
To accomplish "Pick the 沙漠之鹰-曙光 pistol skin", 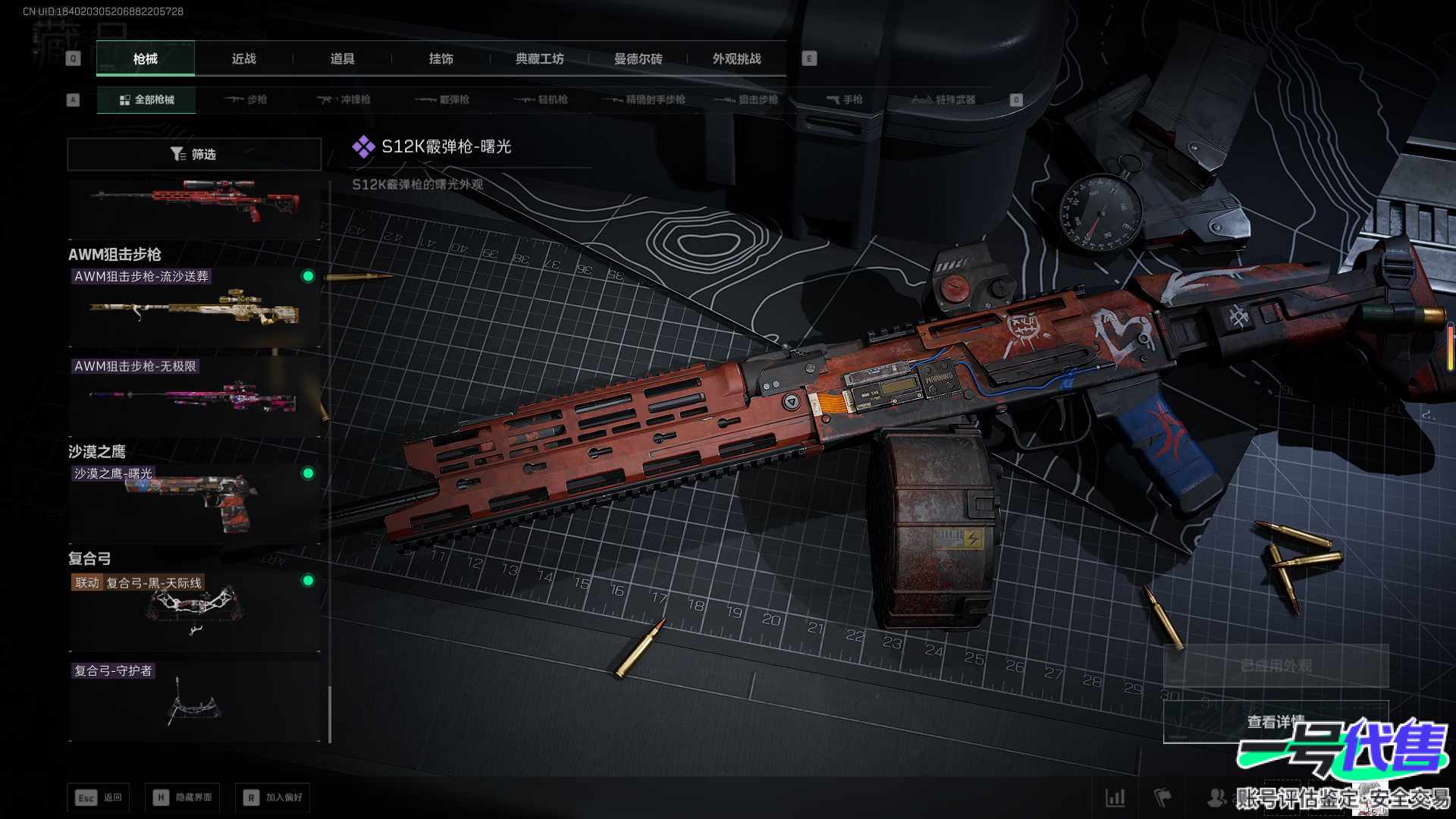I will click(194, 502).
